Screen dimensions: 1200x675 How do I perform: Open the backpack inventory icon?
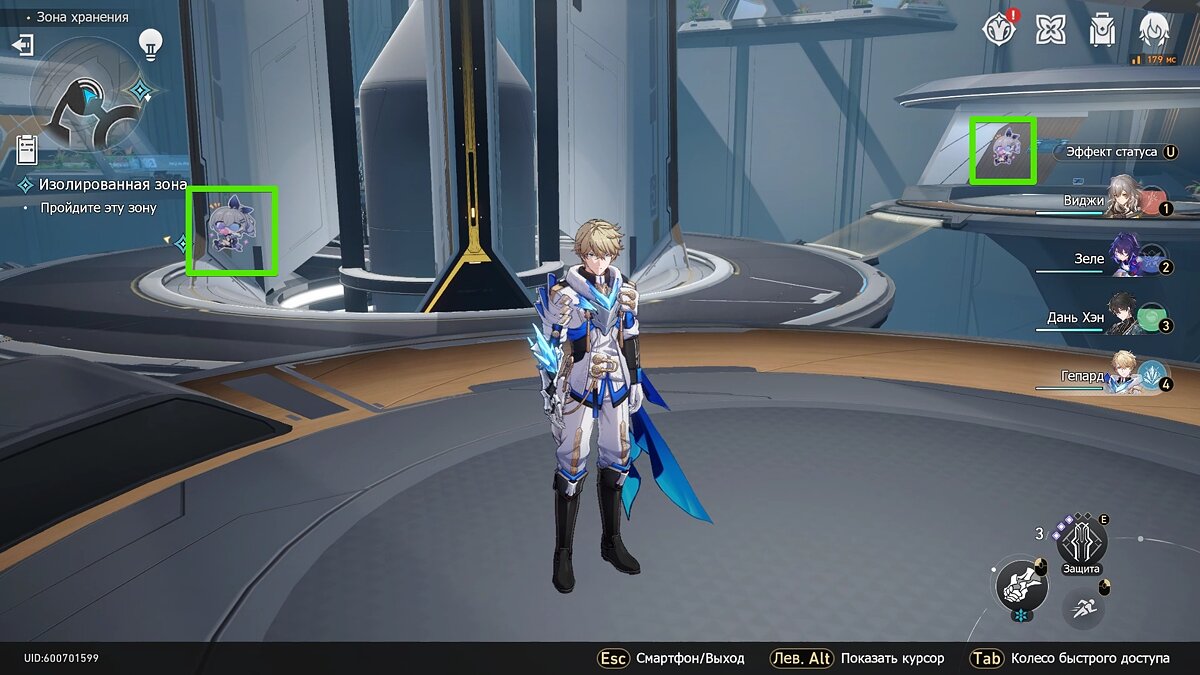click(1103, 30)
